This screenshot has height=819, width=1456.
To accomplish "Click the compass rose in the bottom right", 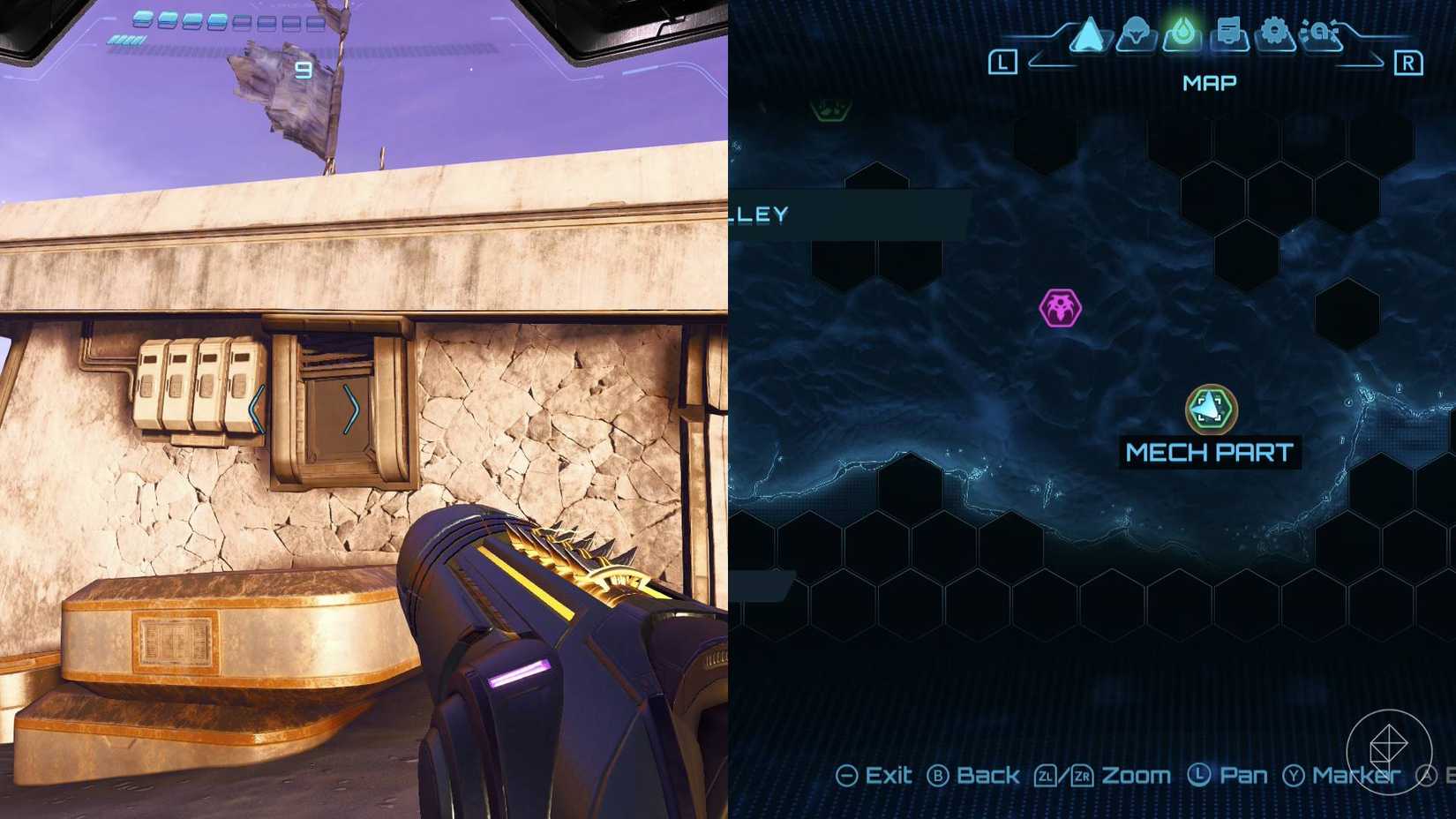I will point(1390,750).
